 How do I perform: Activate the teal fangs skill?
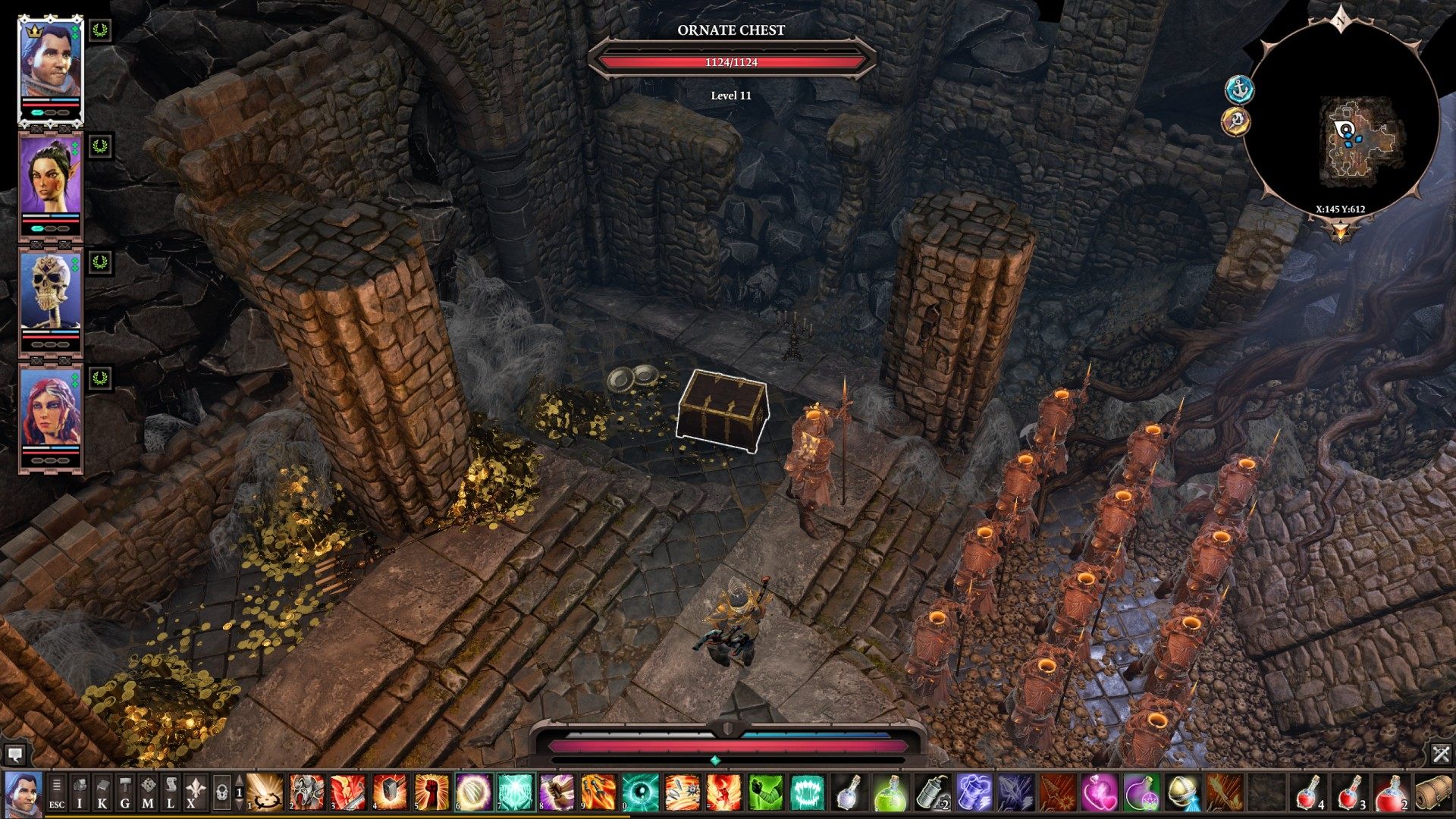pyautogui.click(x=807, y=792)
